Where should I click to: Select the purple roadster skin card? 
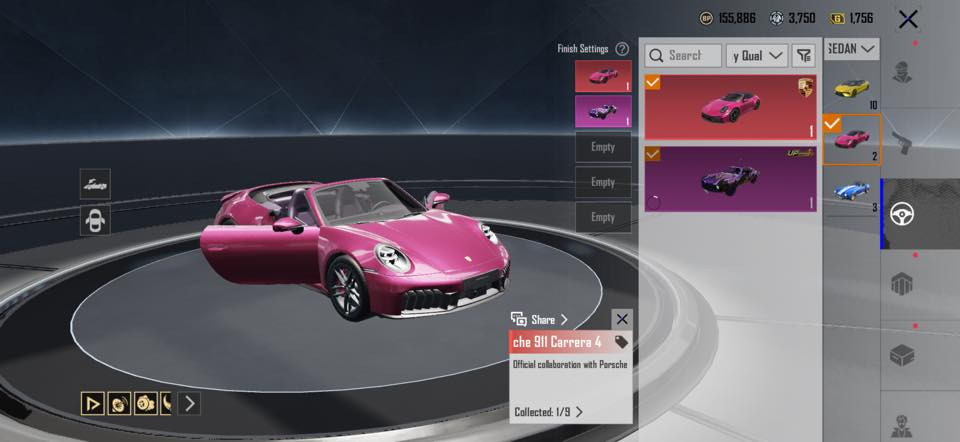[x=730, y=178]
